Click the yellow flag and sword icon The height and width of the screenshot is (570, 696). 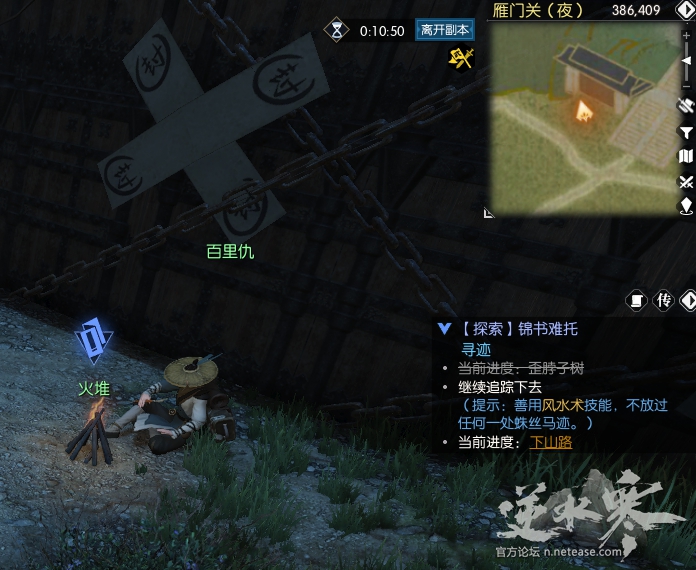point(460,58)
